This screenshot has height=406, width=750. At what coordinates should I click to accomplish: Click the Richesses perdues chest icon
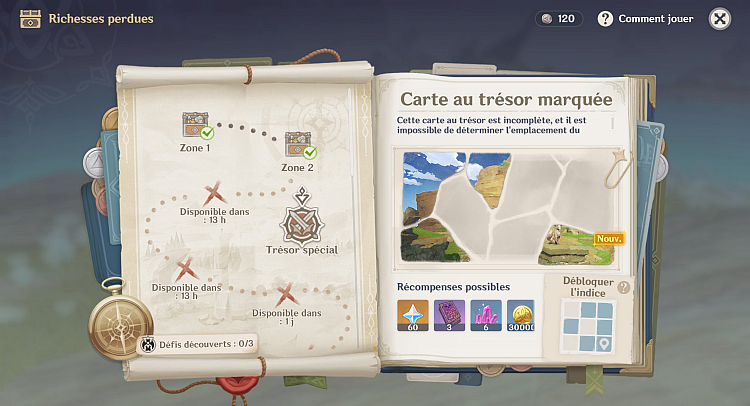(30, 19)
